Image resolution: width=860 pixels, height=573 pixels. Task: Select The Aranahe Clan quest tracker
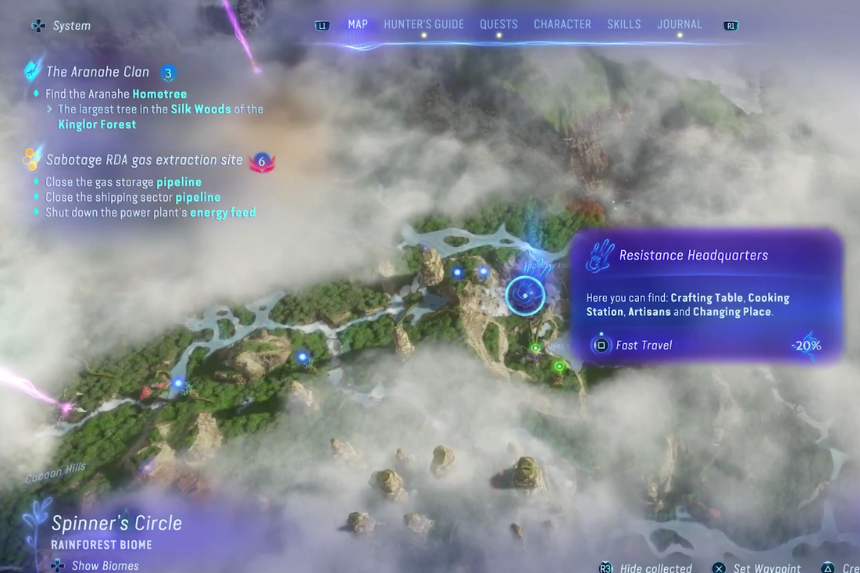tap(98, 72)
